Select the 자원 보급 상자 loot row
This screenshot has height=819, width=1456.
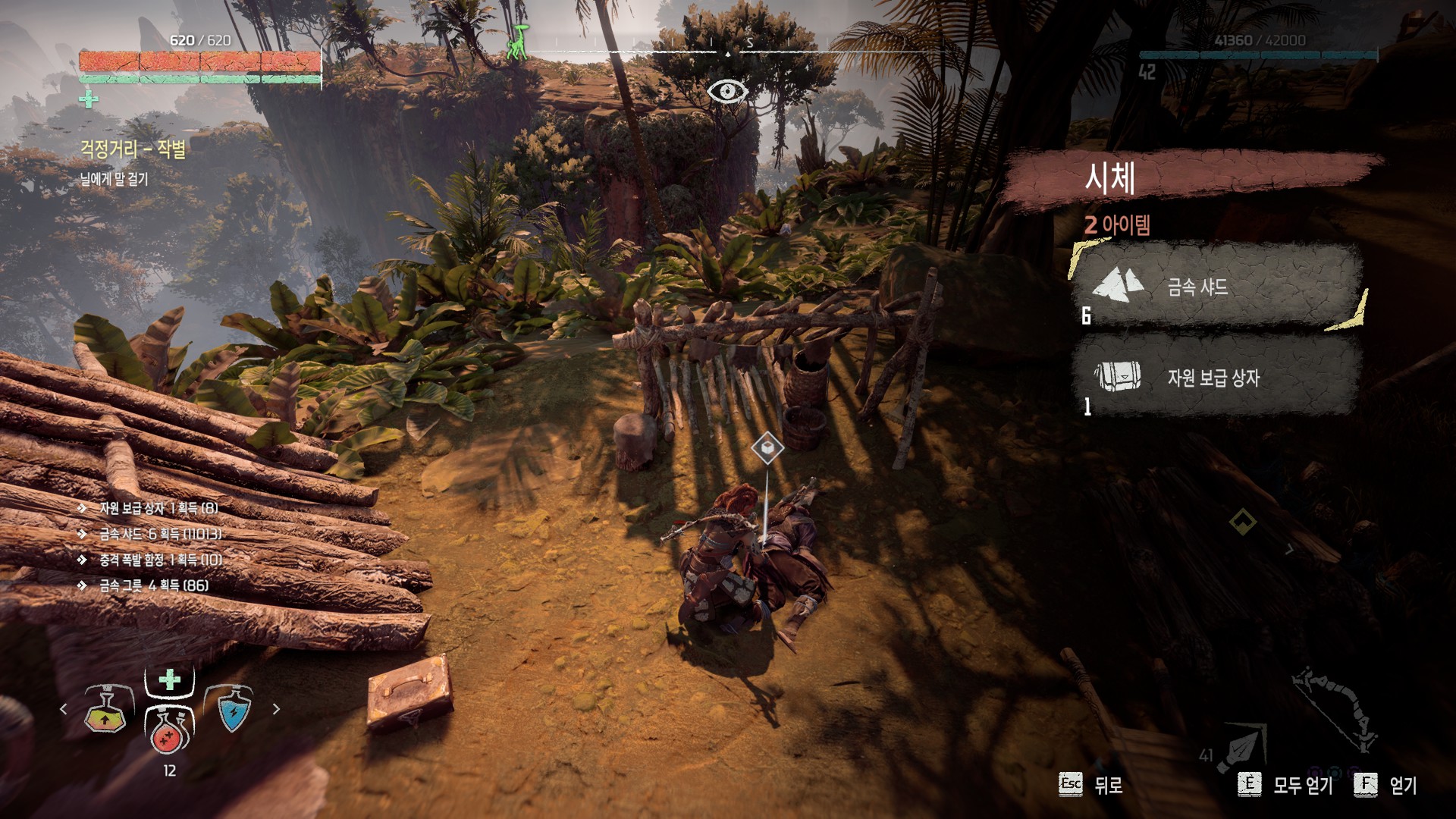(1216, 377)
